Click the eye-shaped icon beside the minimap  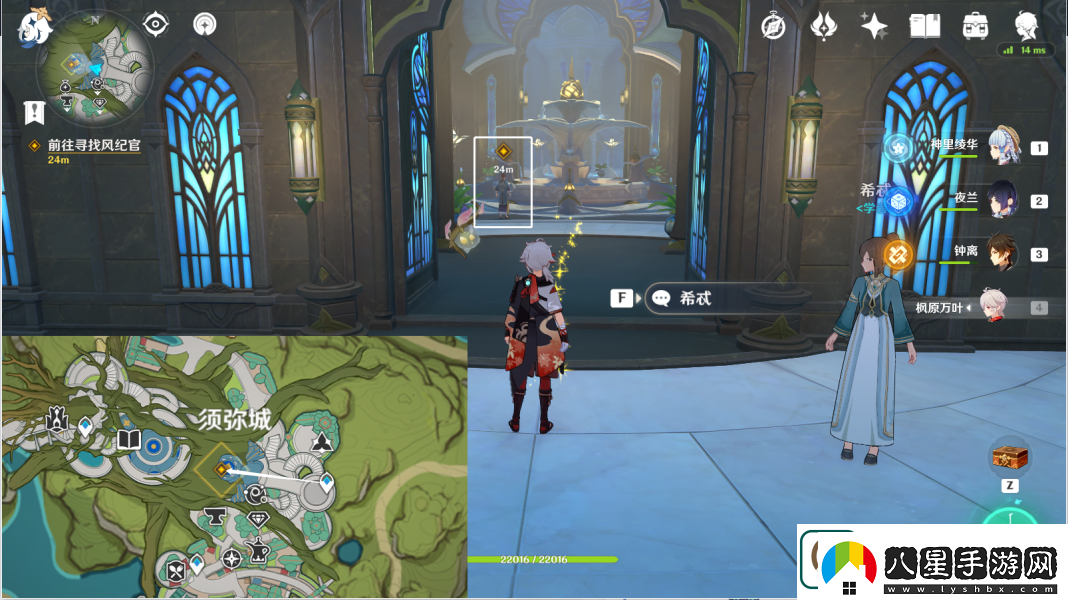156,24
